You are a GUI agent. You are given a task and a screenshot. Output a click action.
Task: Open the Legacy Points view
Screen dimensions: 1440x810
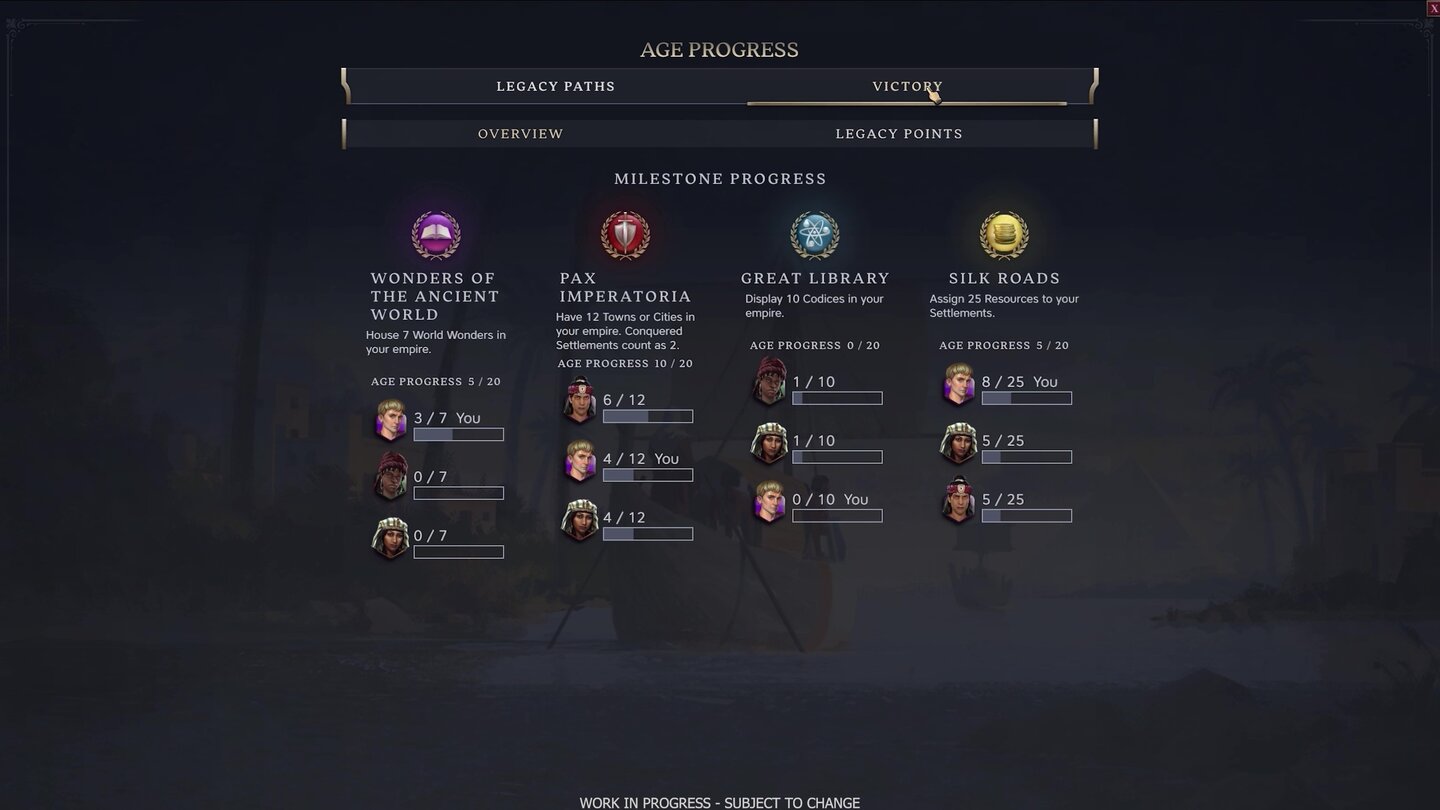click(898, 133)
